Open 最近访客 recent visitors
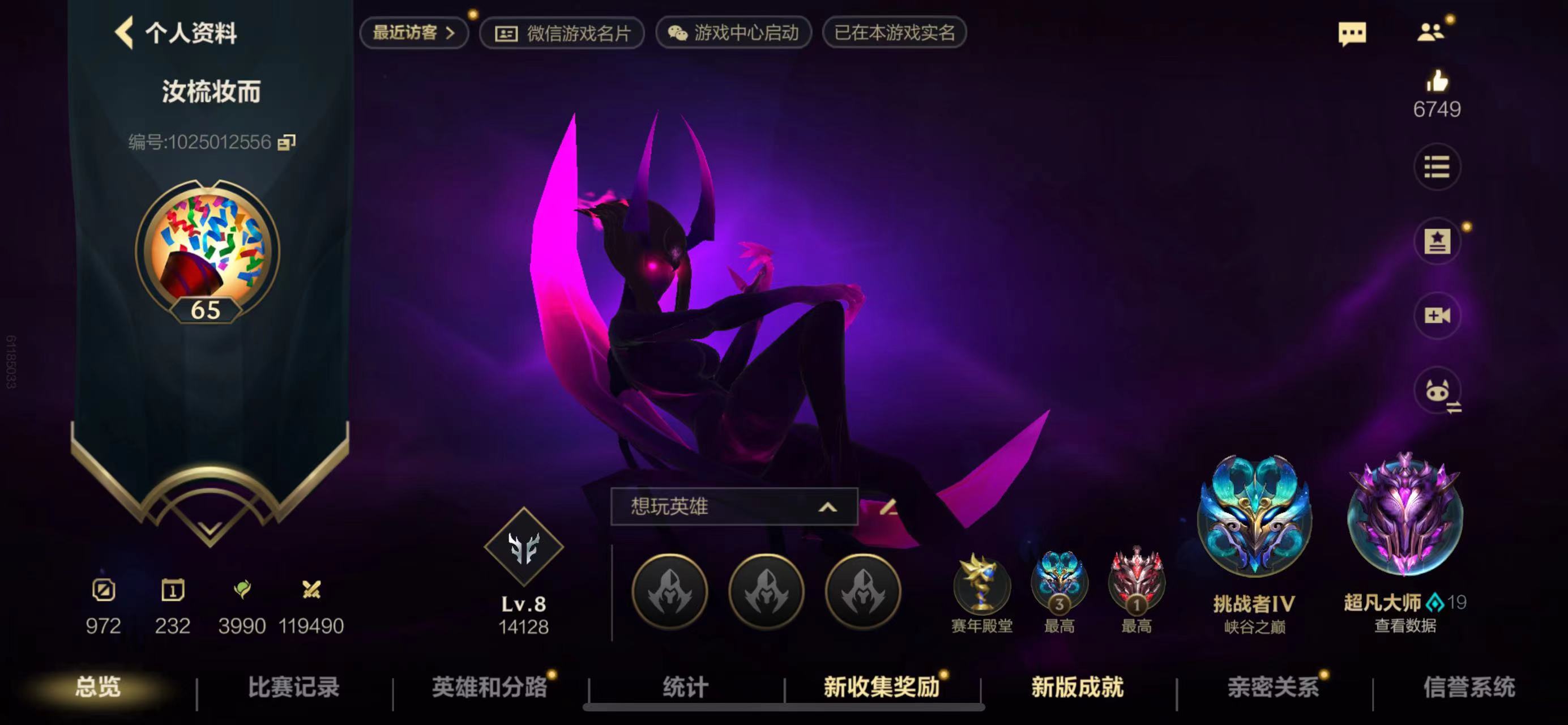This screenshot has height=725, width=1568. (414, 33)
